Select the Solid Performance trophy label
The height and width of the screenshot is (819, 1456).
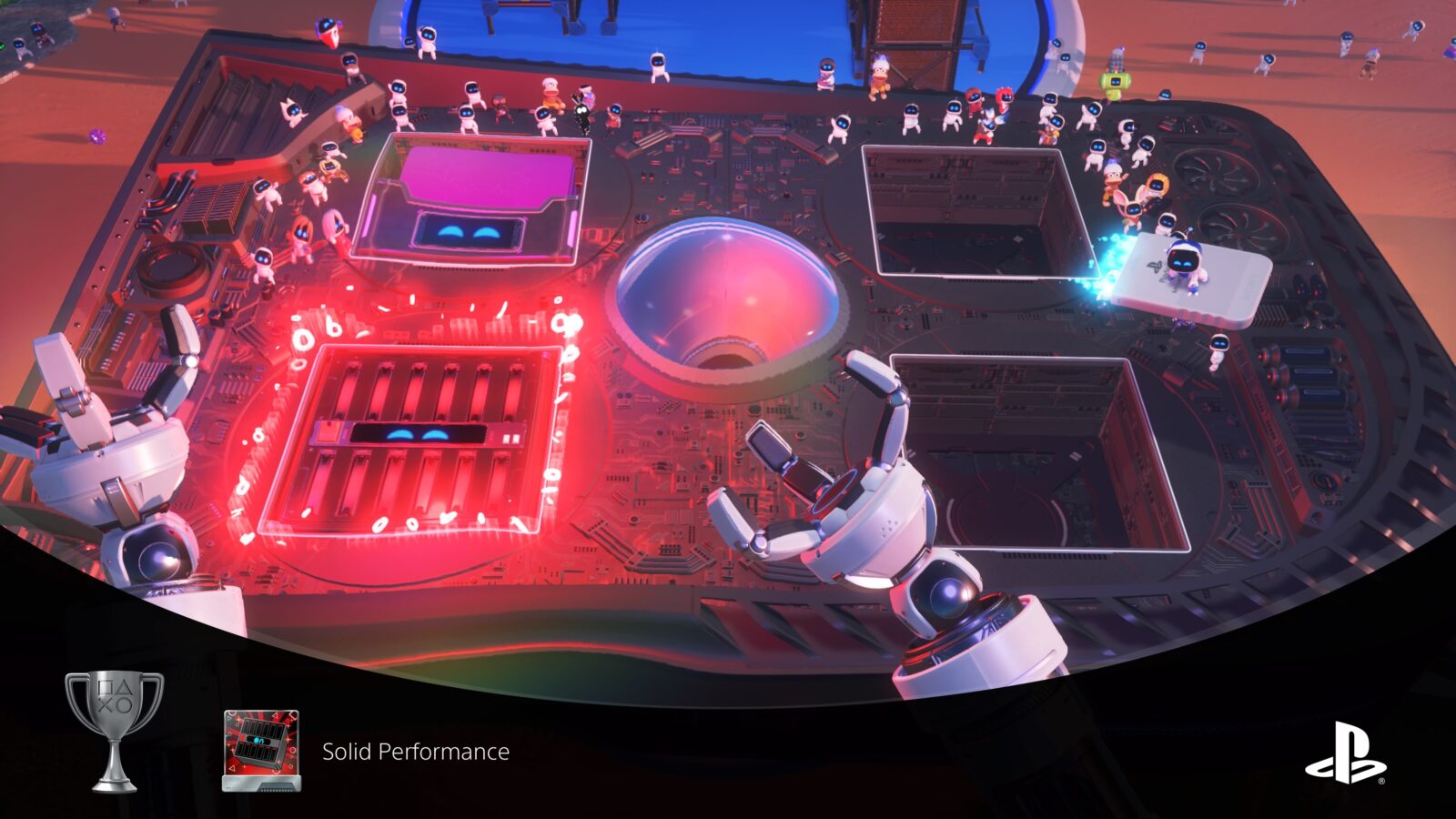click(x=414, y=752)
